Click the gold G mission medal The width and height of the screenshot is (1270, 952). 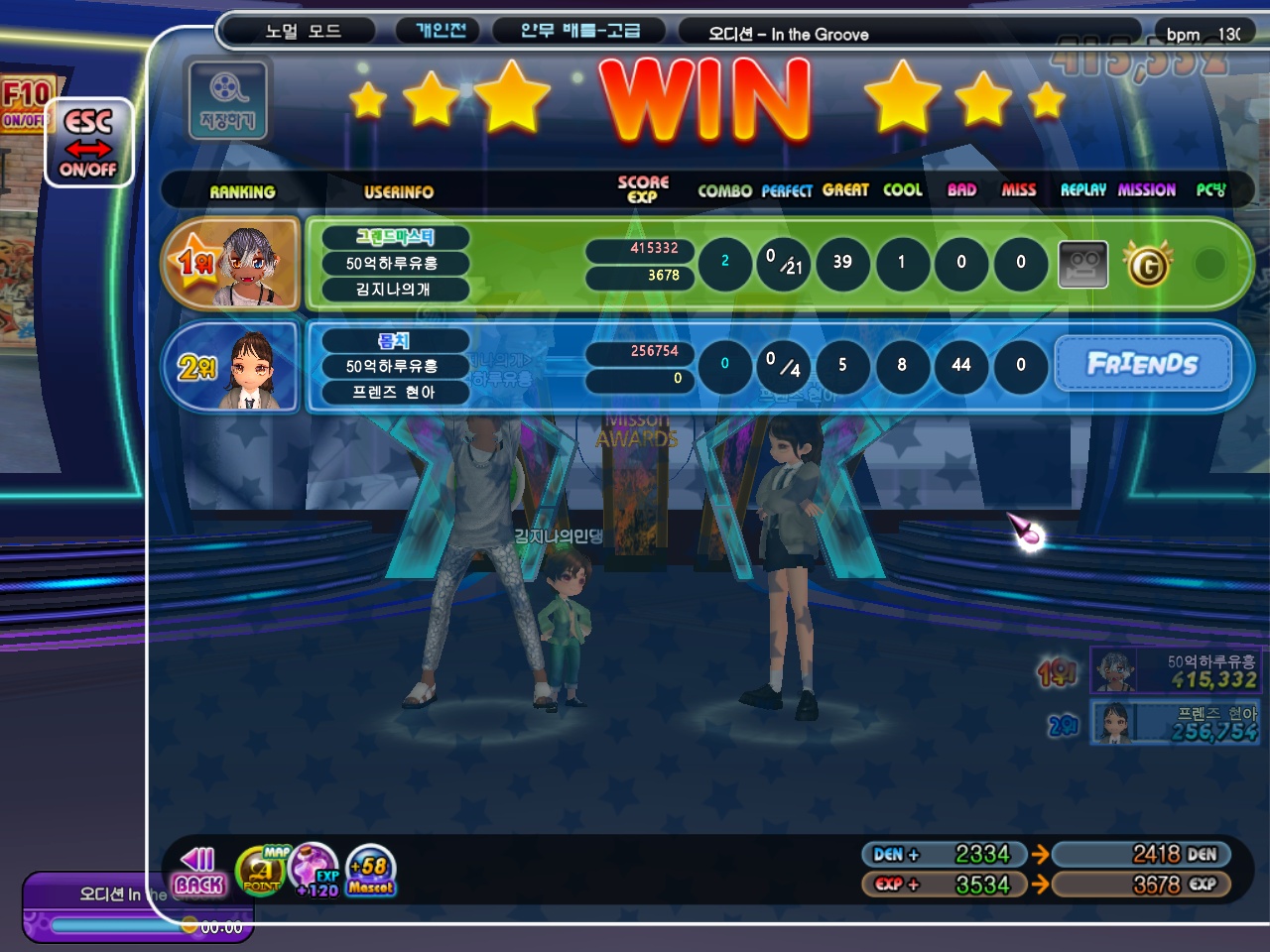[x=1147, y=265]
